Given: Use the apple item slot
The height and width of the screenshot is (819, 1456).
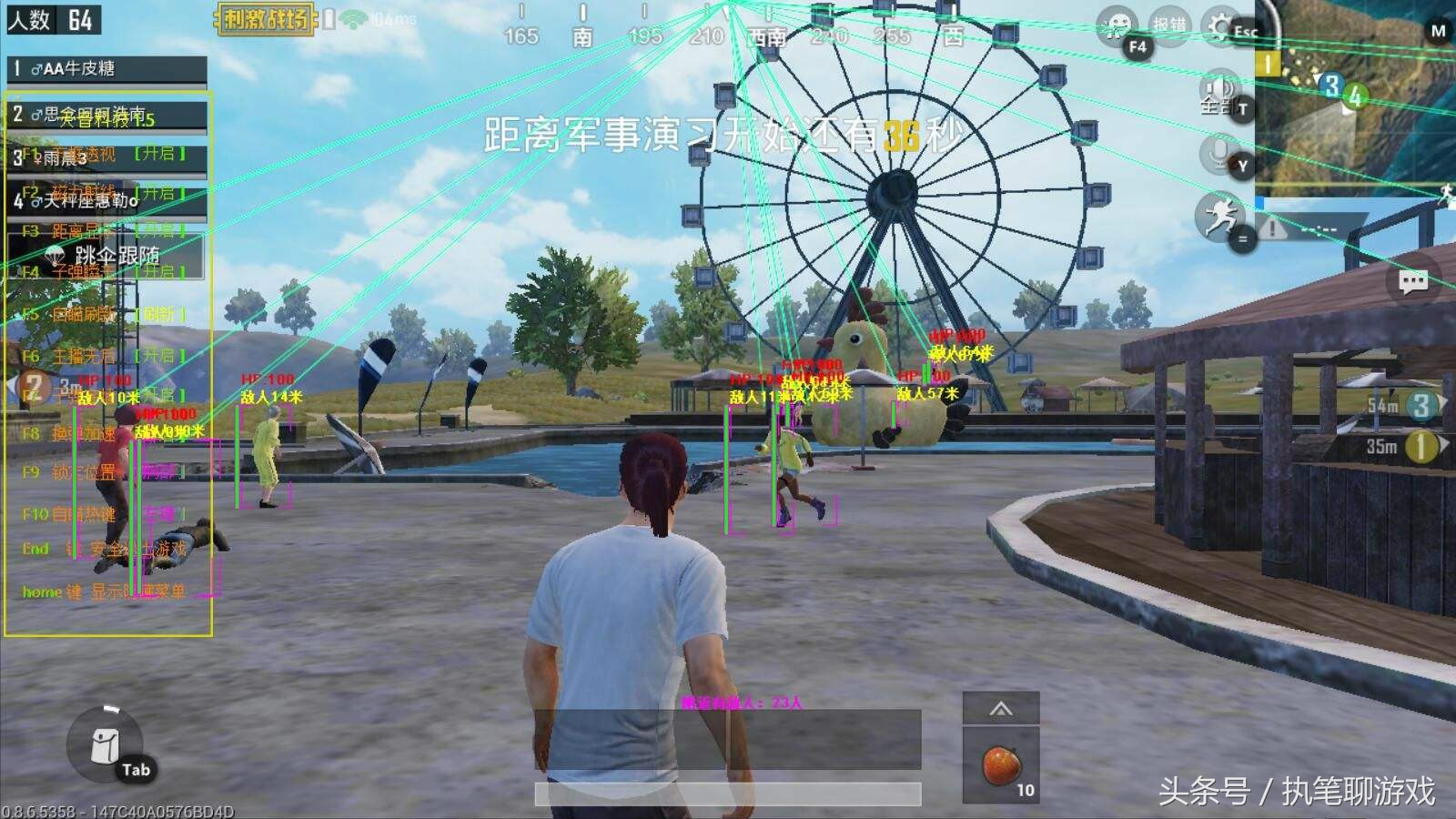Looking at the screenshot, I should (1001, 764).
